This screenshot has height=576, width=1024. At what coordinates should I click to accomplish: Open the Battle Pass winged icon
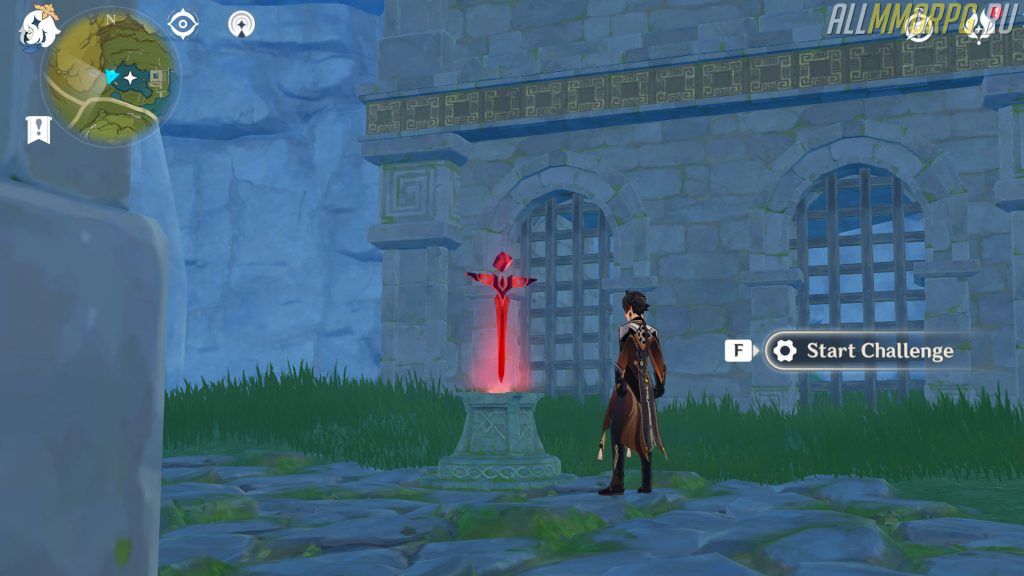(x=976, y=28)
